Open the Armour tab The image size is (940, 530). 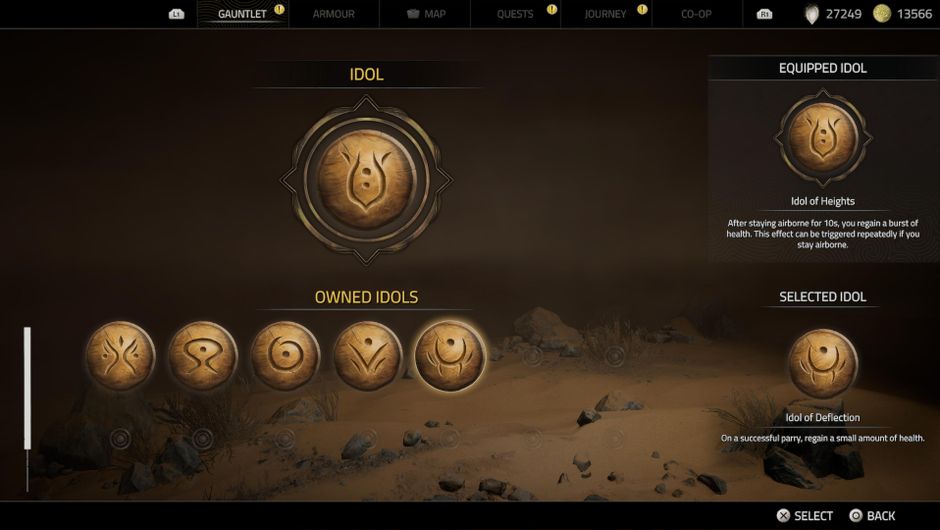click(x=333, y=14)
